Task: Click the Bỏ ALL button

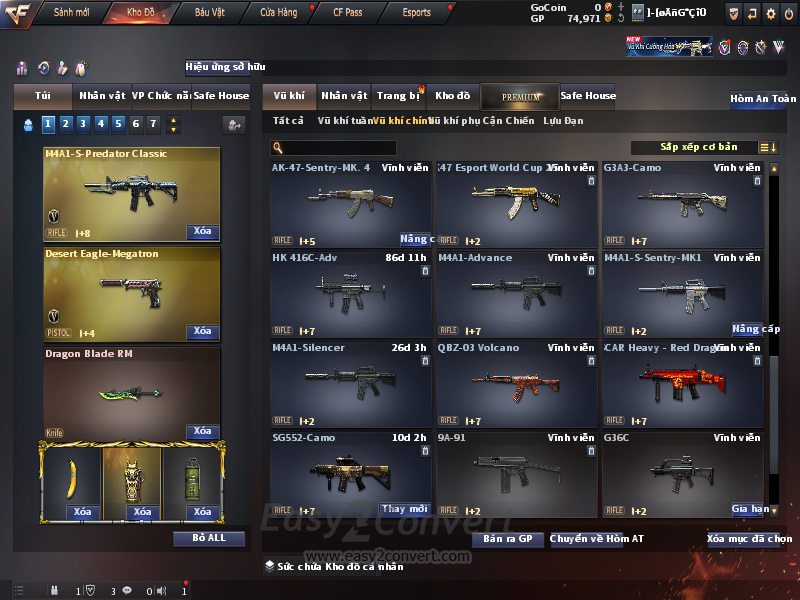Action: pyautogui.click(x=209, y=538)
